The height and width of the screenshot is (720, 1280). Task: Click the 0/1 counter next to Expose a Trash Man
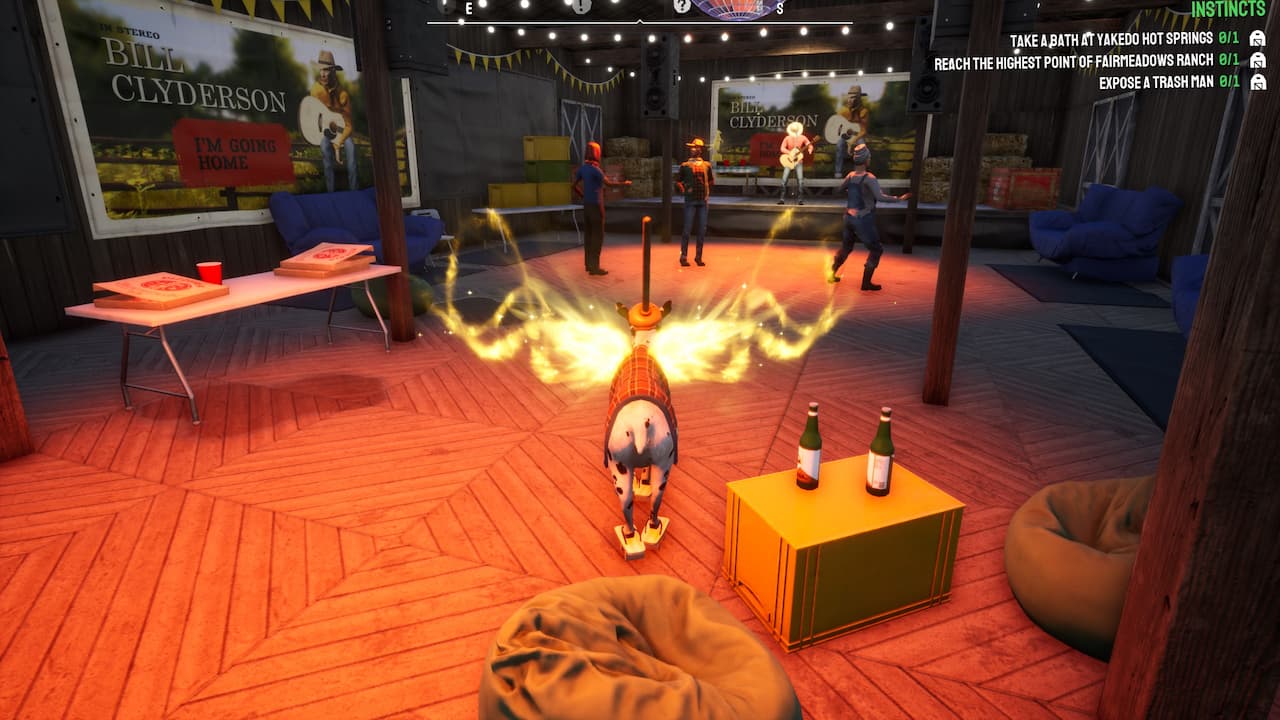(1226, 82)
